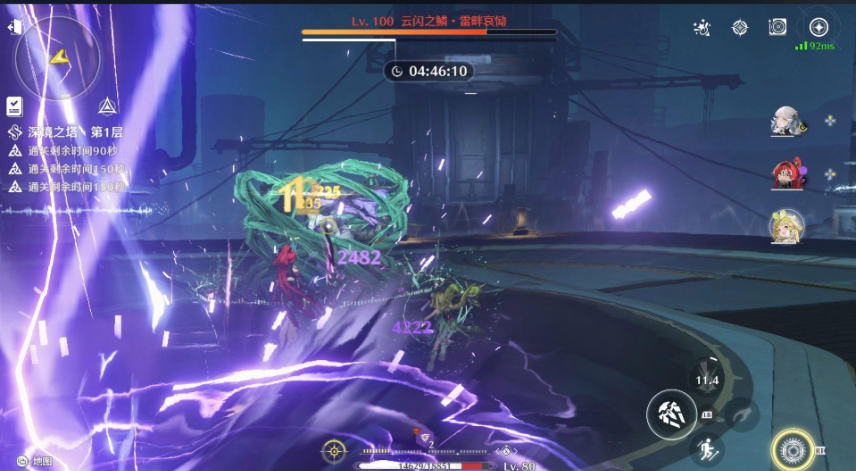Toggle the target lock-on crosshair icon
Viewport: 856px width, 471px height.
click(335, 451)
